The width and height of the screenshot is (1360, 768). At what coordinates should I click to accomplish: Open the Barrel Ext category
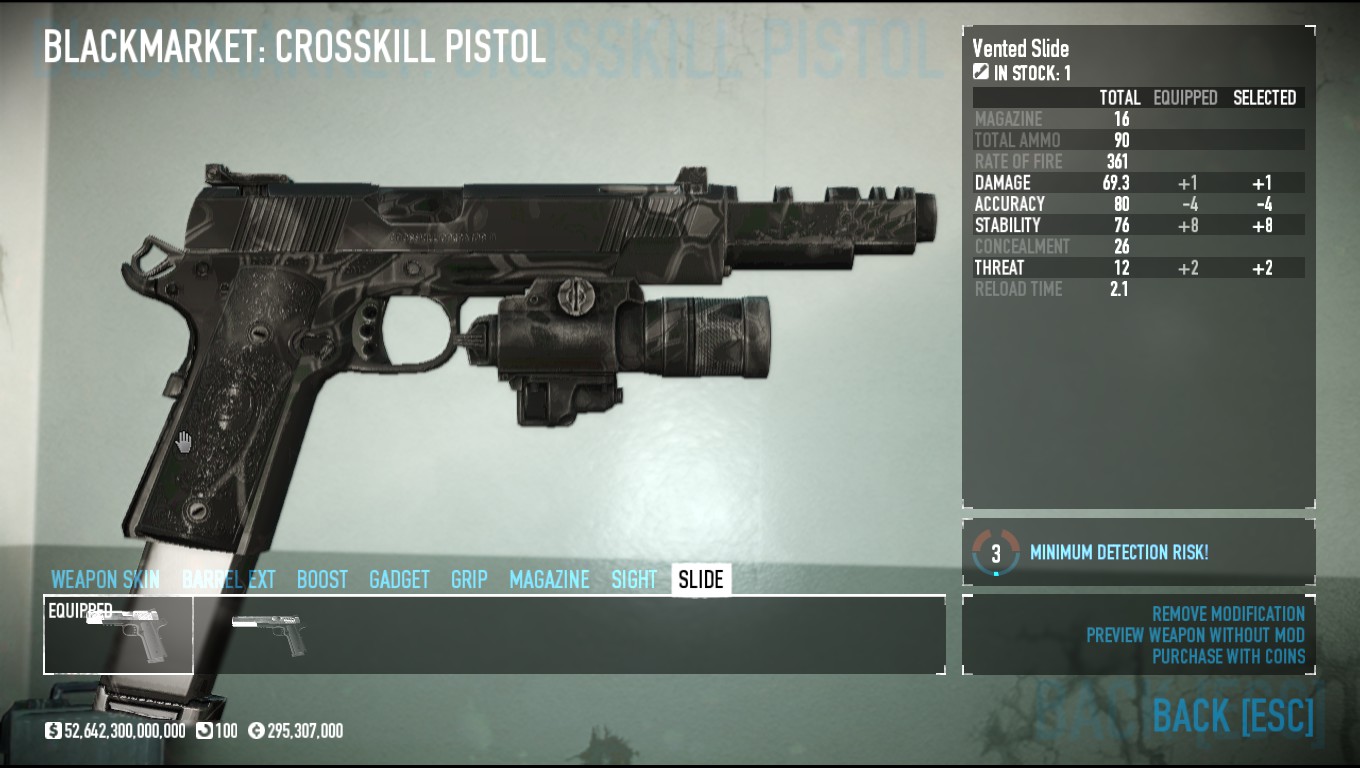228,580
